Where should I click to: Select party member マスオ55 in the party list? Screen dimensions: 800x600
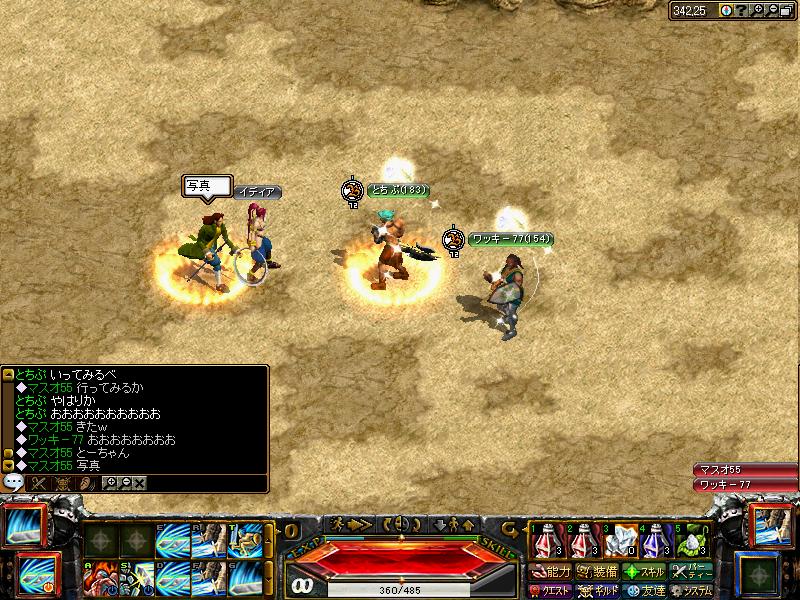click(744, 470)
